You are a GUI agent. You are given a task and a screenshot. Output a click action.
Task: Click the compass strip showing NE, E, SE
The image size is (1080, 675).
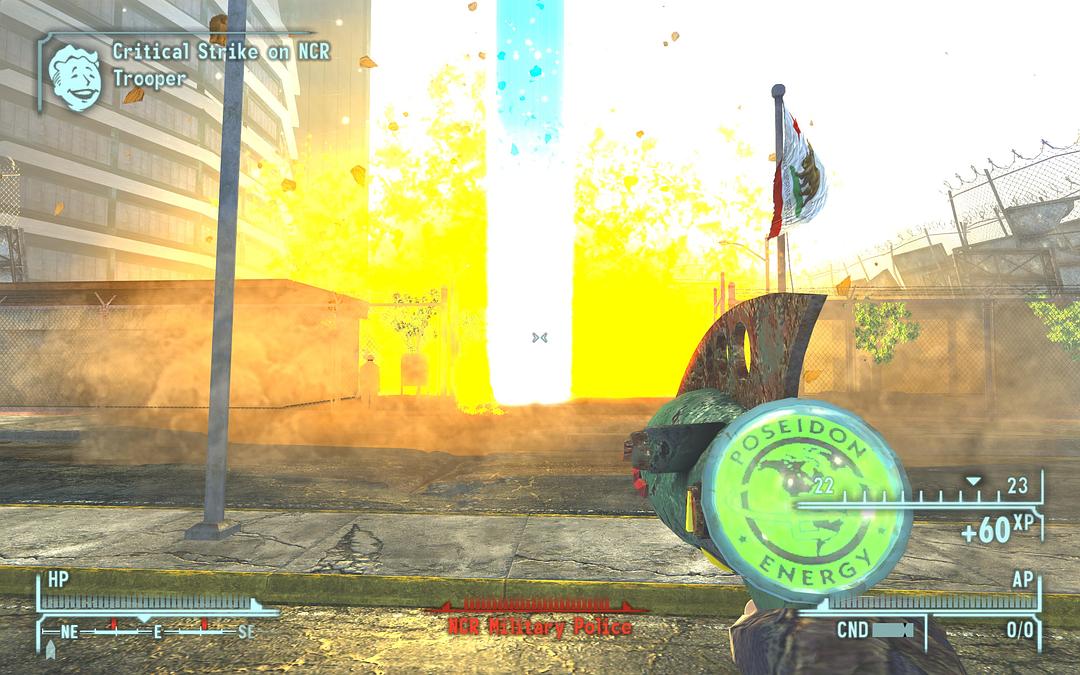click(x=157, y=632)
